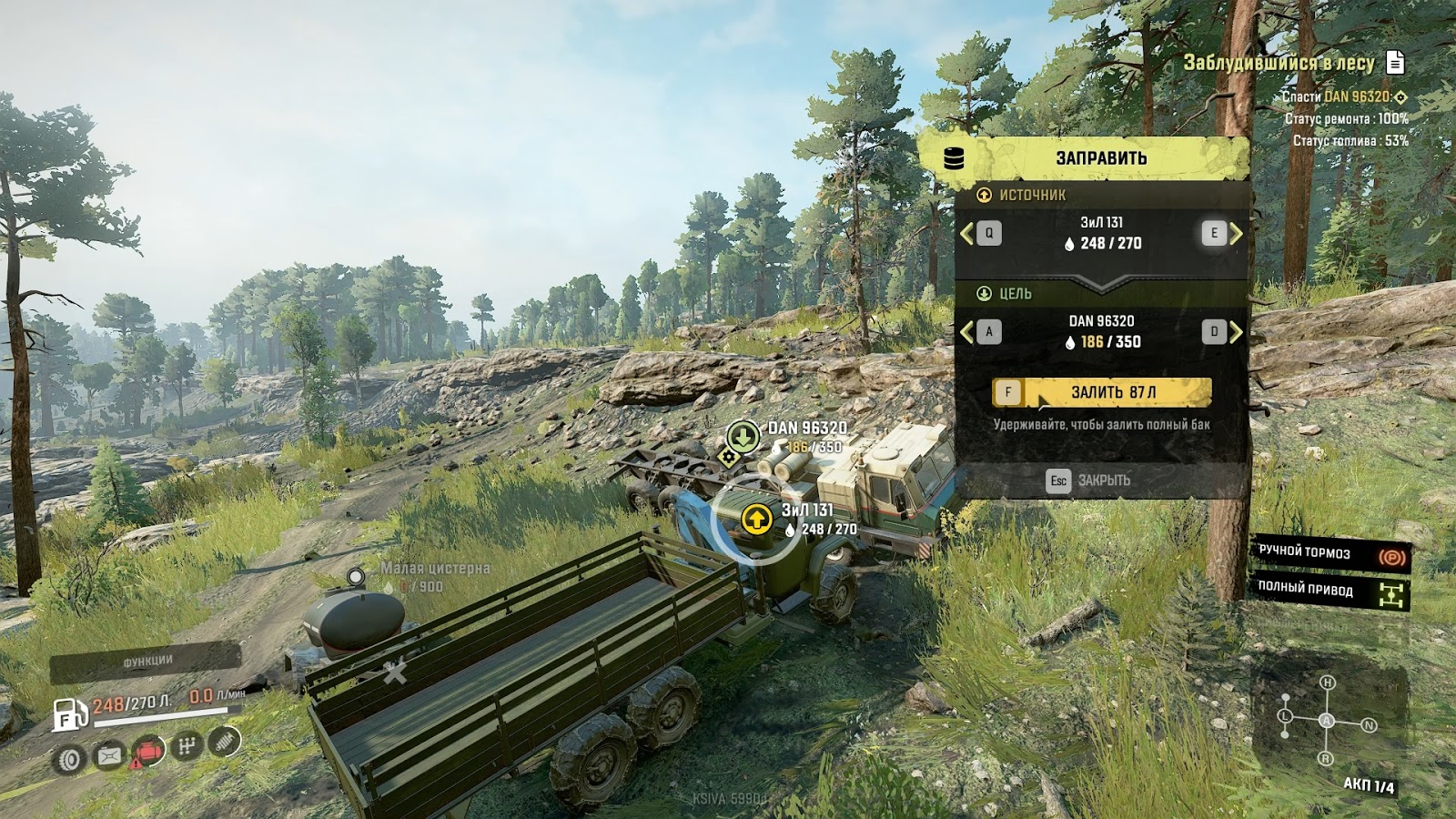The height and width of the screenshot is (819, 1456).
Task: Select the DAN 96320 truck marker
Action: click(743, 436)
